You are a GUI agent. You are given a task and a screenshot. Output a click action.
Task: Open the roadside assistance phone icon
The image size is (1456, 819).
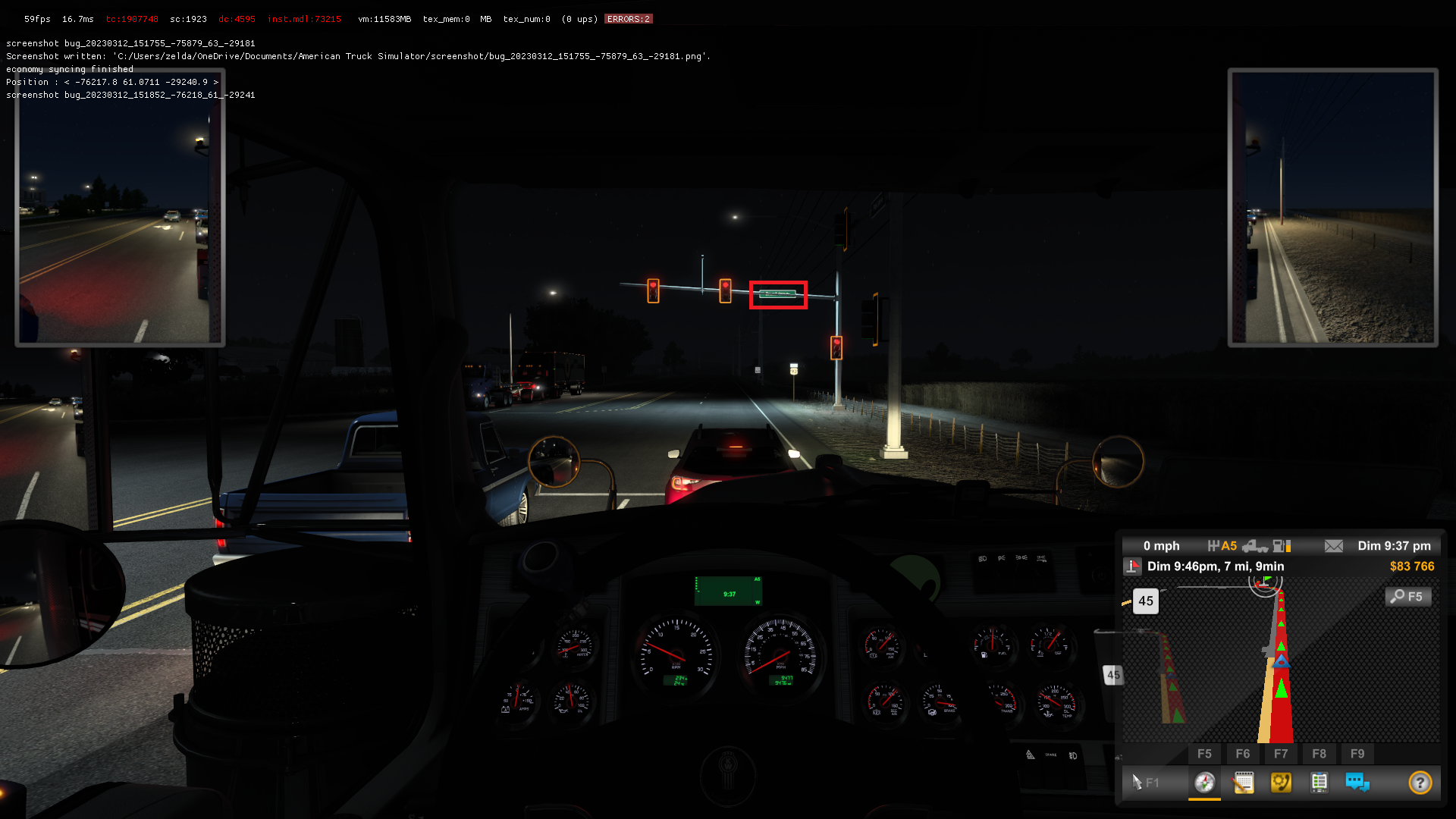tap(1282, 783)
